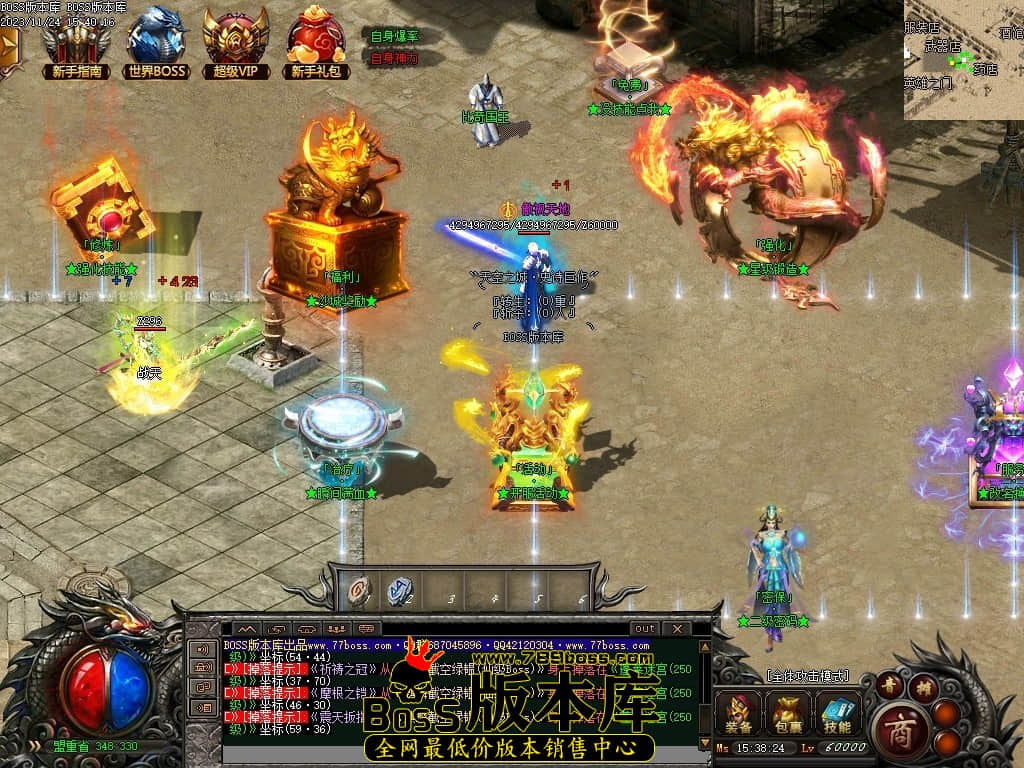This screenshot has height=768, width=1024.
Task: Click the 自身爆率 green label
Action: 394,36
